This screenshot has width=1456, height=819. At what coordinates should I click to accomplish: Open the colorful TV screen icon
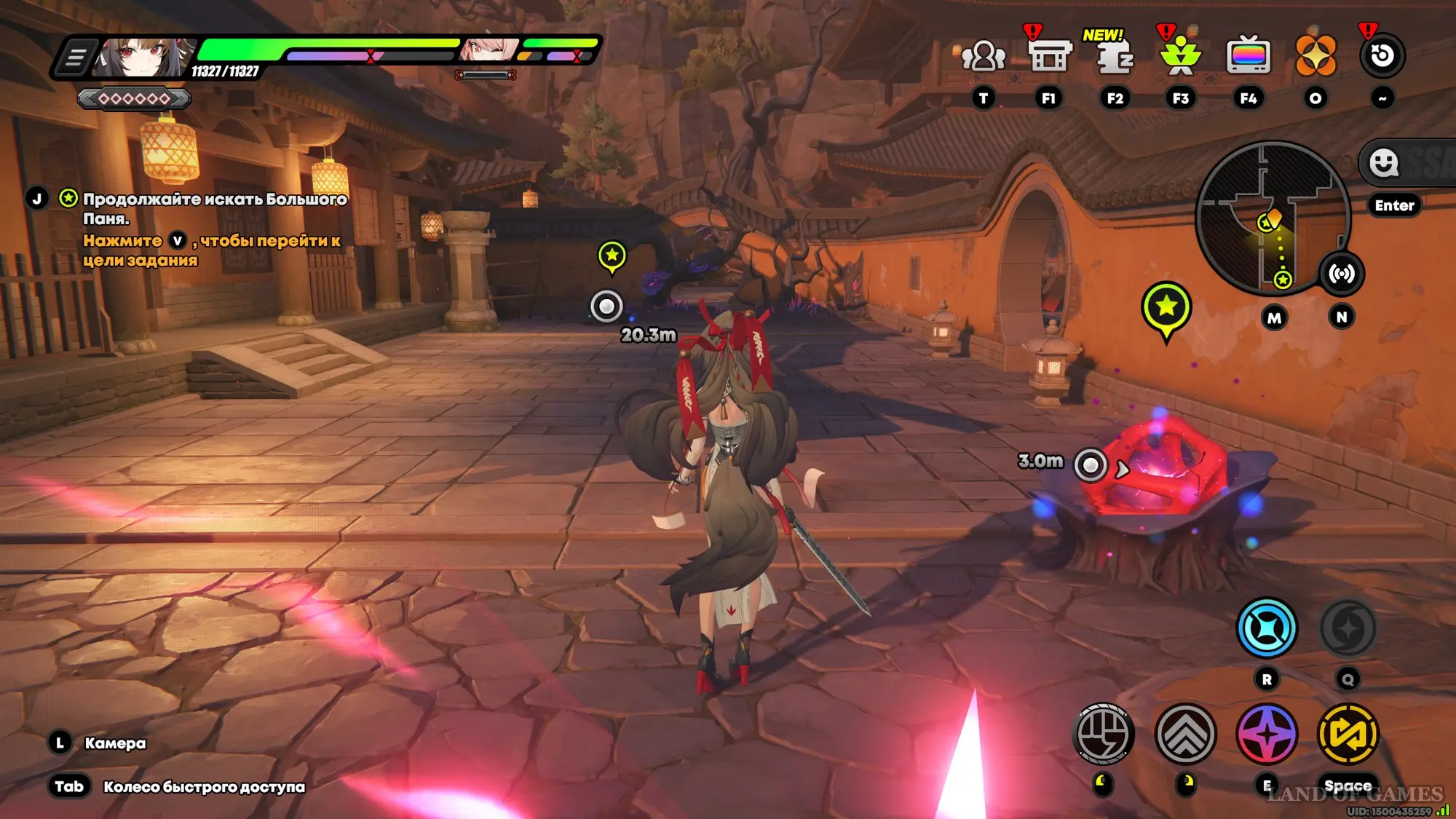tap(1249, 55)
